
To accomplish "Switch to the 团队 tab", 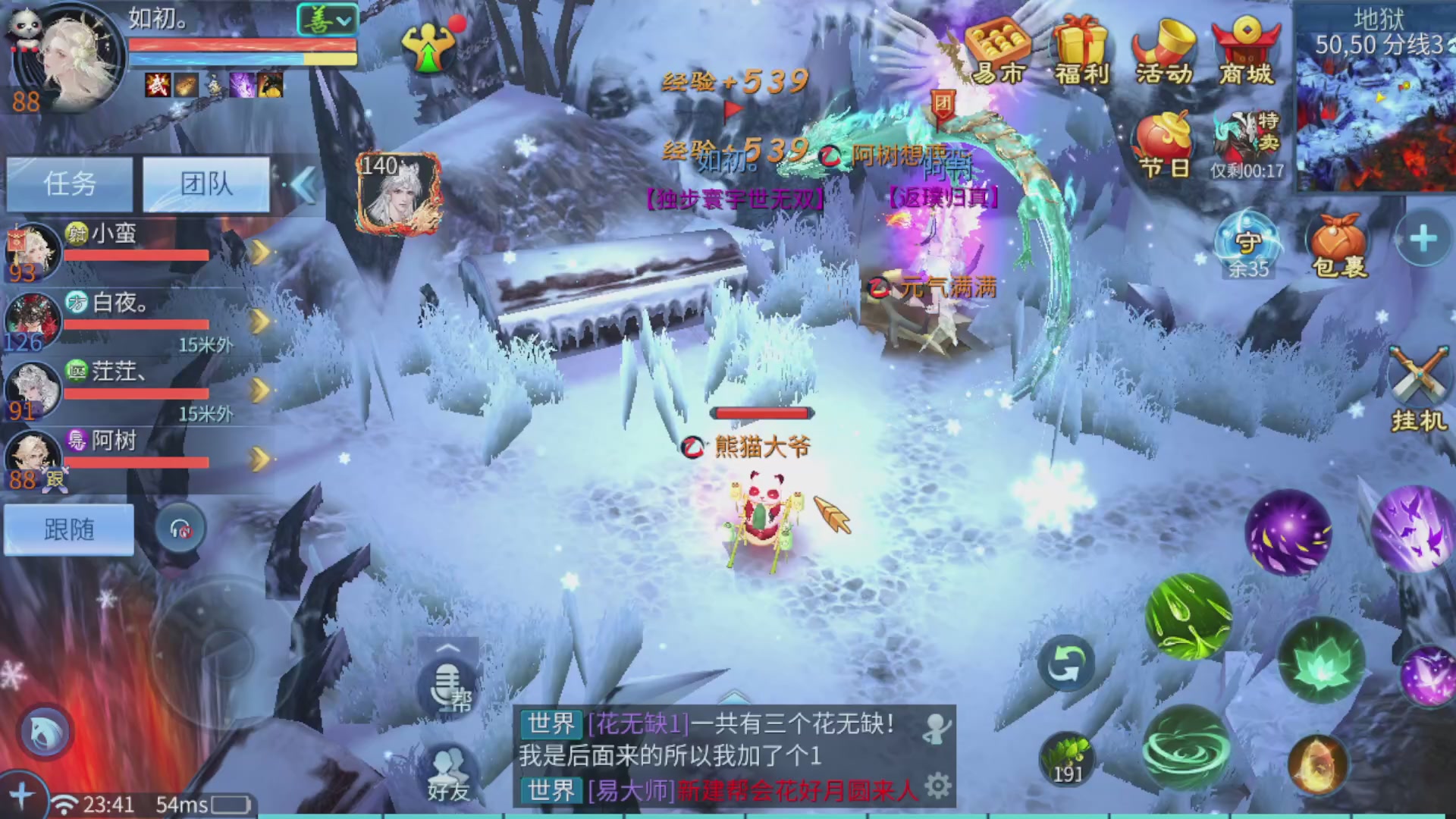I will [x=206, y=184].
